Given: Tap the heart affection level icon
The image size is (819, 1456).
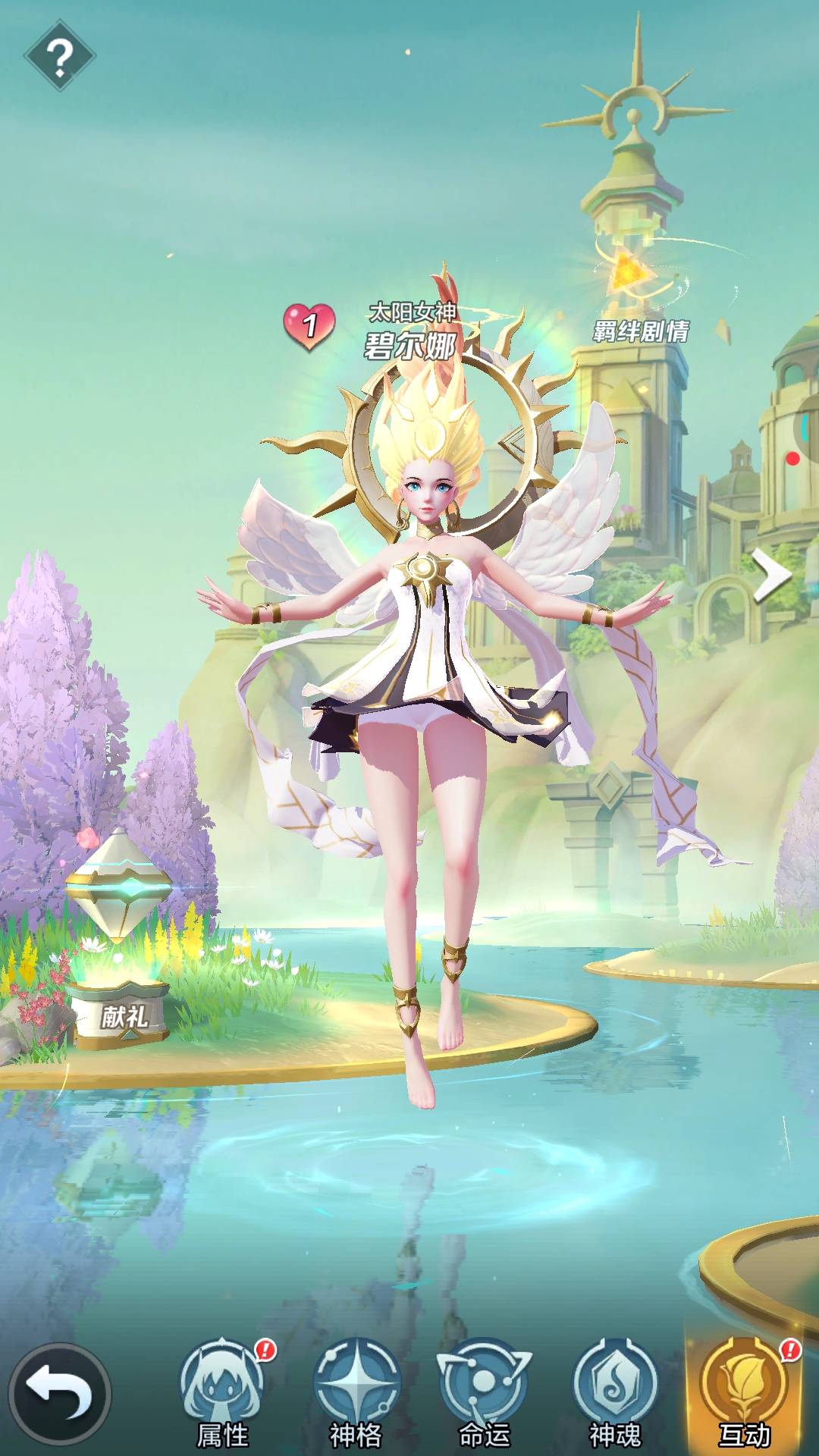Looking at the screenshot, I should pyautogui.click(x=309, y=326).
